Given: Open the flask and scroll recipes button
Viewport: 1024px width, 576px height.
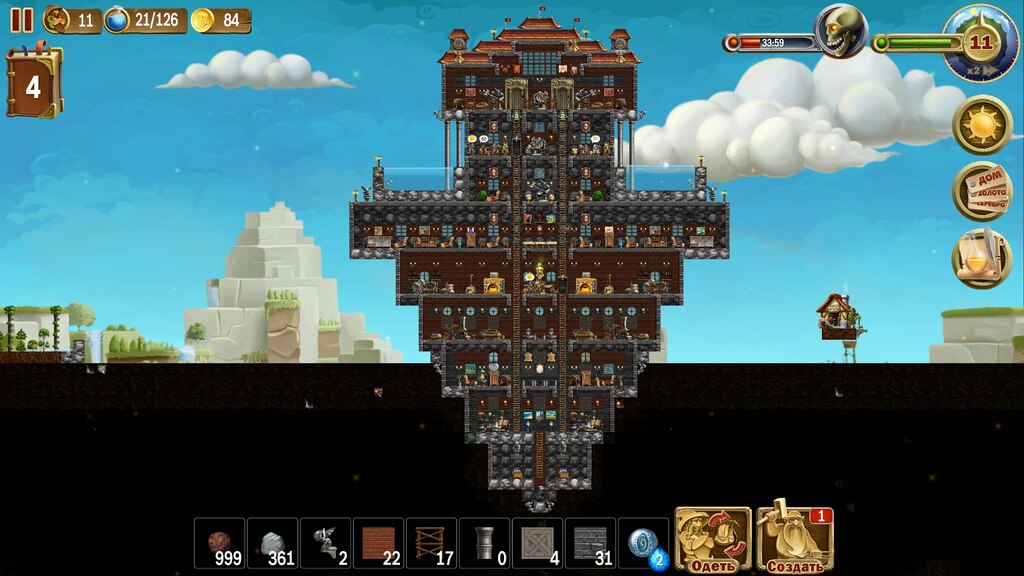Looking at the screenshot, I should (981, 258).
